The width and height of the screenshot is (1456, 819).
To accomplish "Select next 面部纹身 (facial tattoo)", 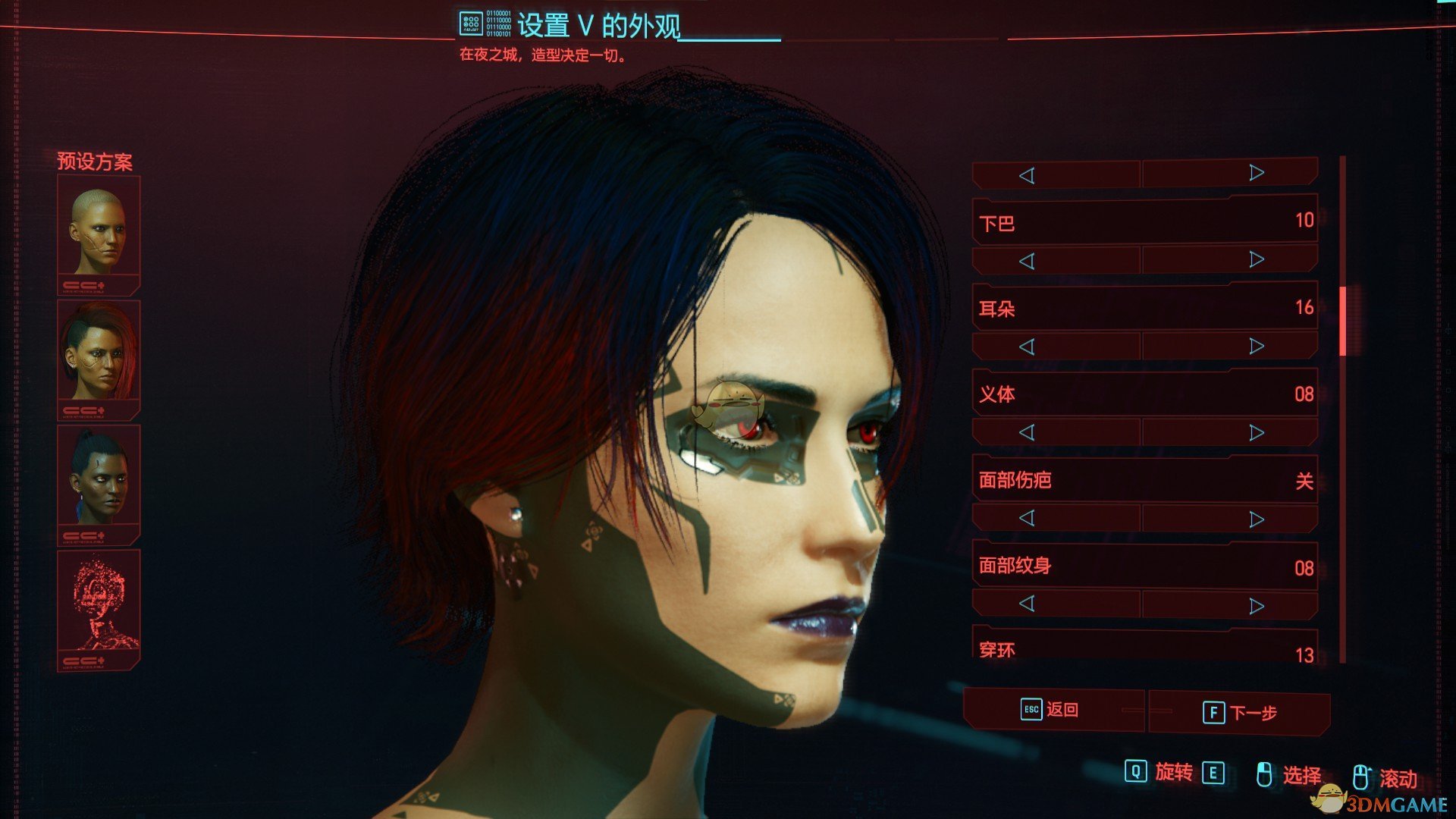I will 1256,606.
